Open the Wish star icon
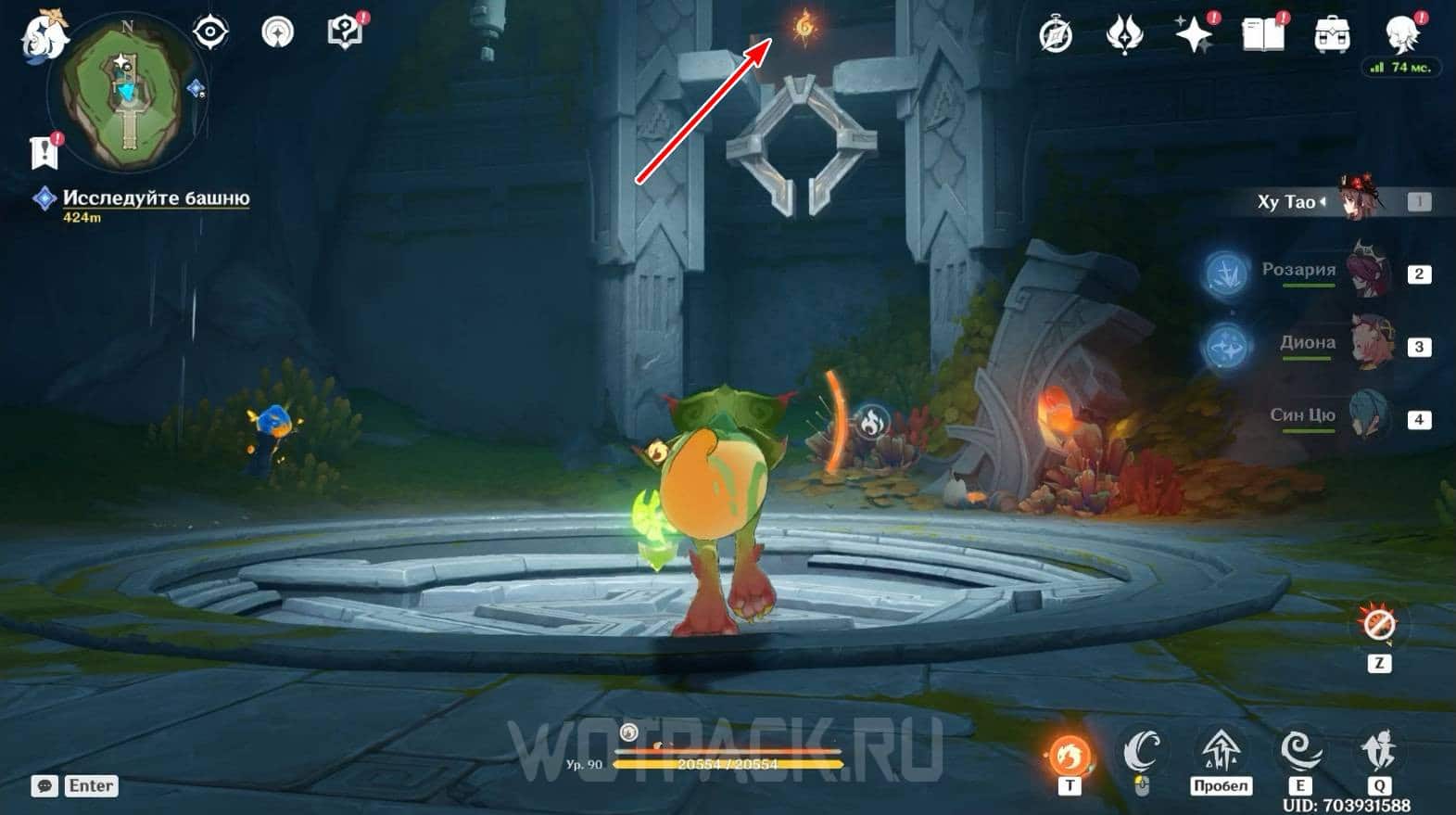The image size is (1456, 815). point(1194,35)
